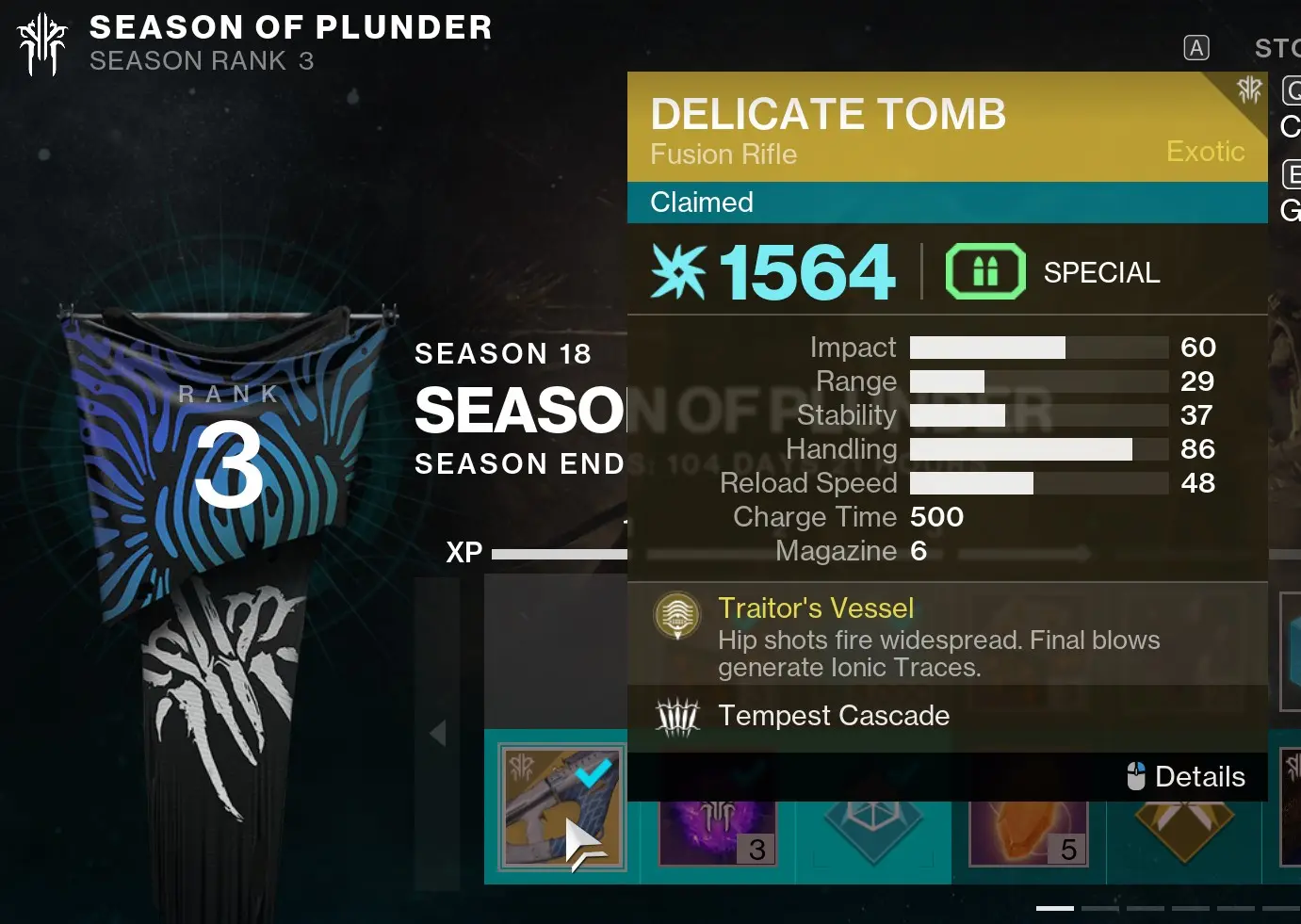The width and height of the screenshot is (1301, 924).
Task: Expand previous rewards with the left arrow
Action: click(437, 732)
